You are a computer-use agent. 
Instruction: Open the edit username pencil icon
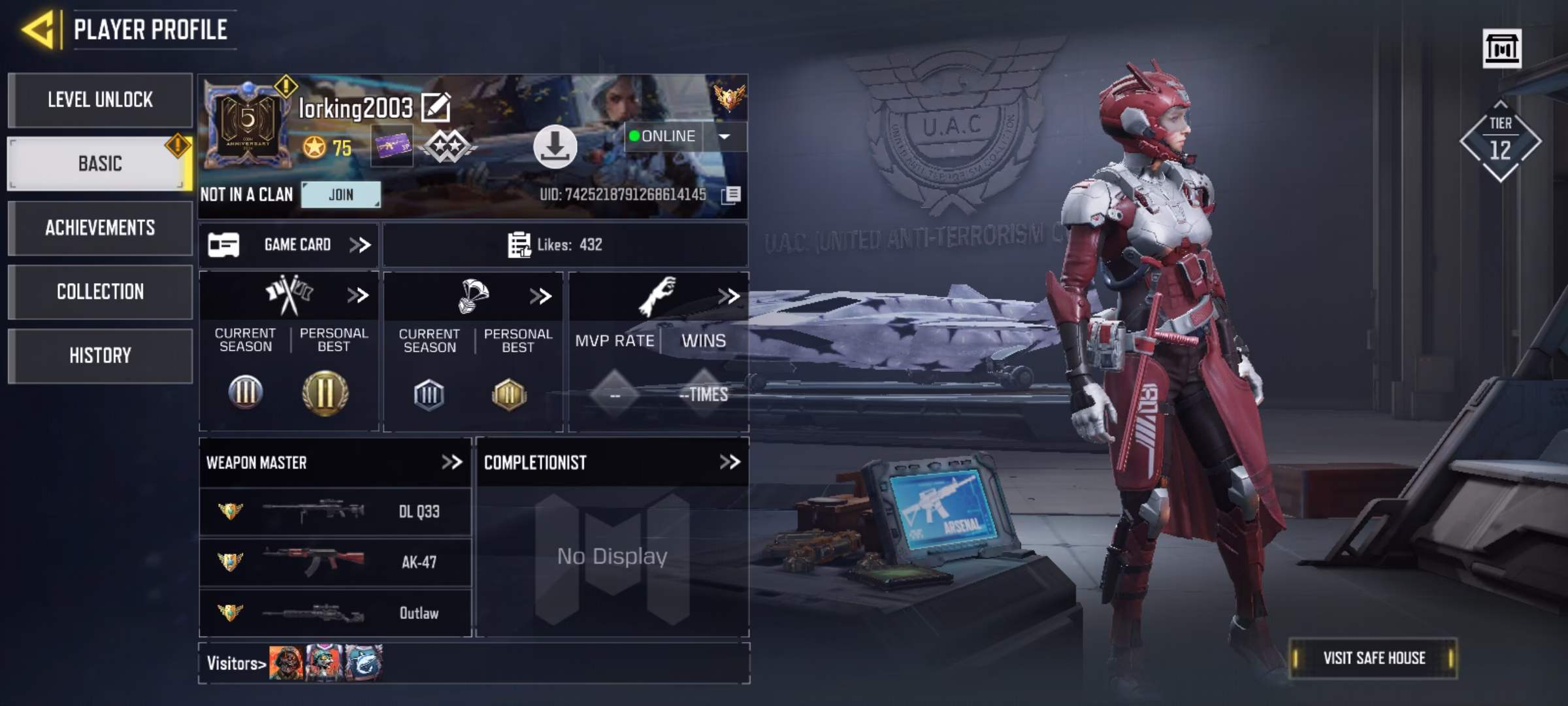435,106
